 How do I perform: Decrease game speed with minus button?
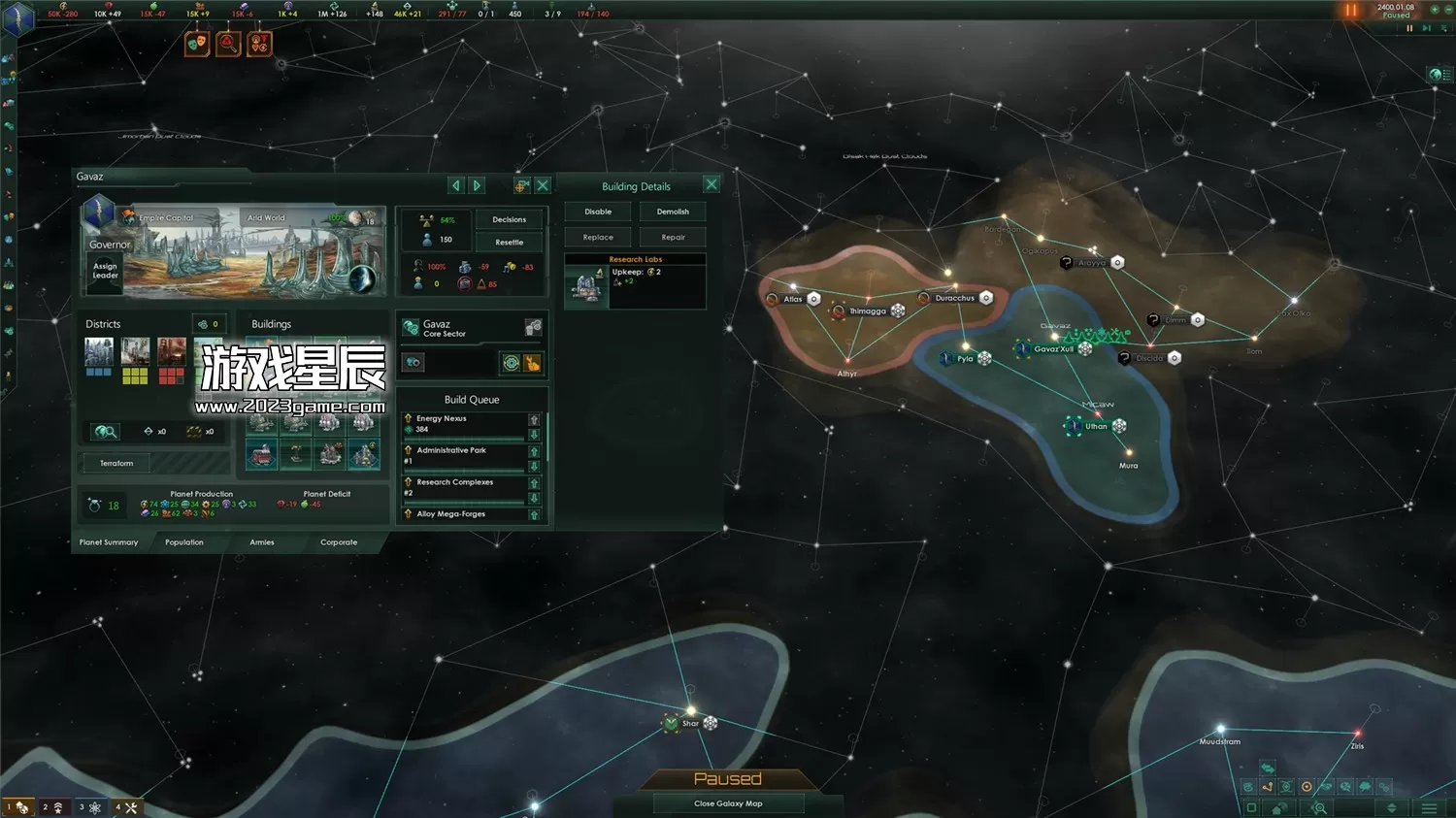click(1448, 9)
